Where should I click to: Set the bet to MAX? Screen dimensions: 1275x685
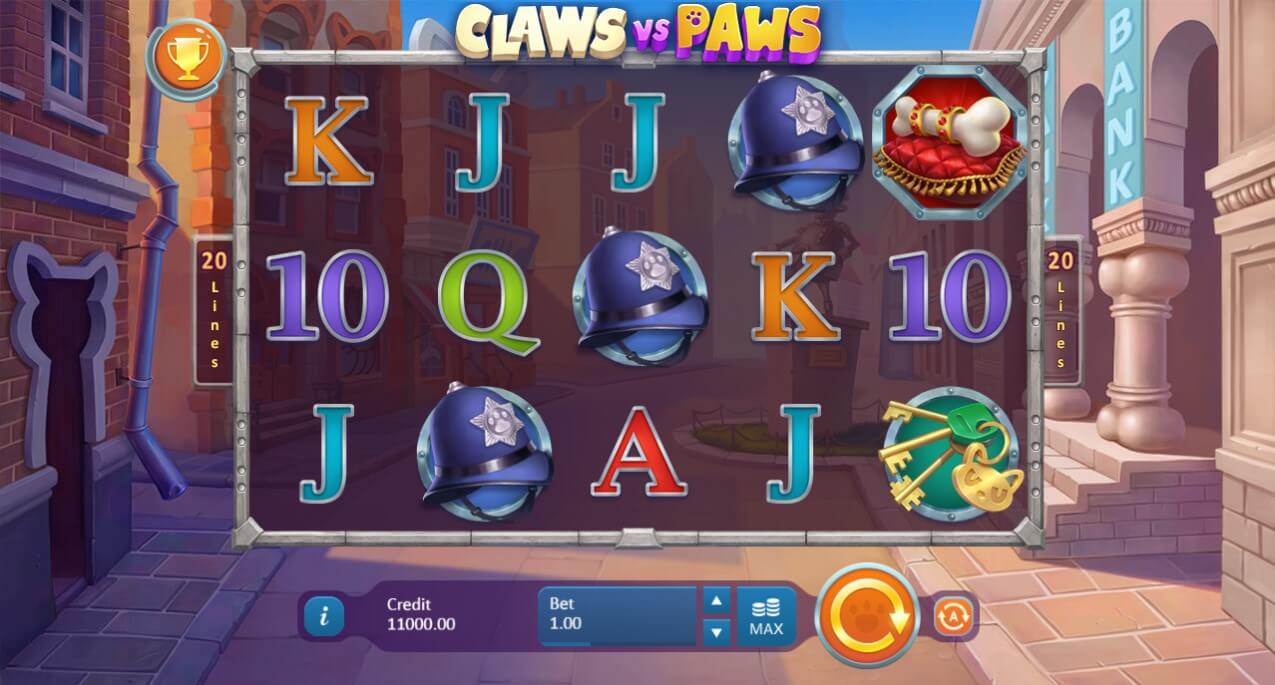pos(766,617)
